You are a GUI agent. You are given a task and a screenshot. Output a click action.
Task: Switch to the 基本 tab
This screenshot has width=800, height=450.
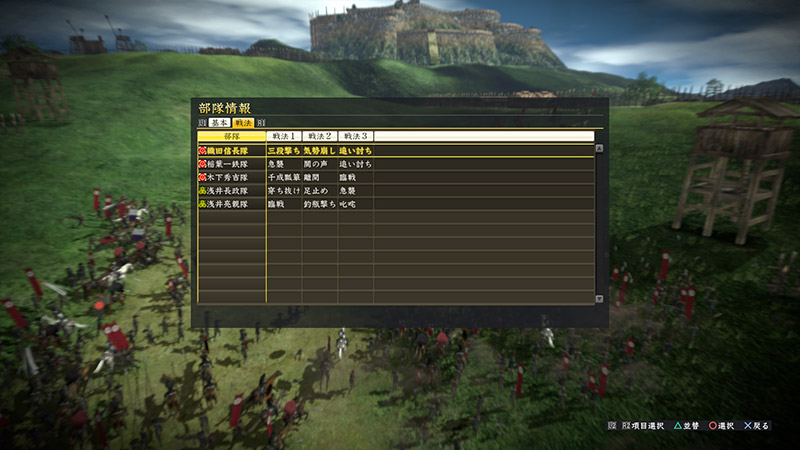[x=219, y=121]
